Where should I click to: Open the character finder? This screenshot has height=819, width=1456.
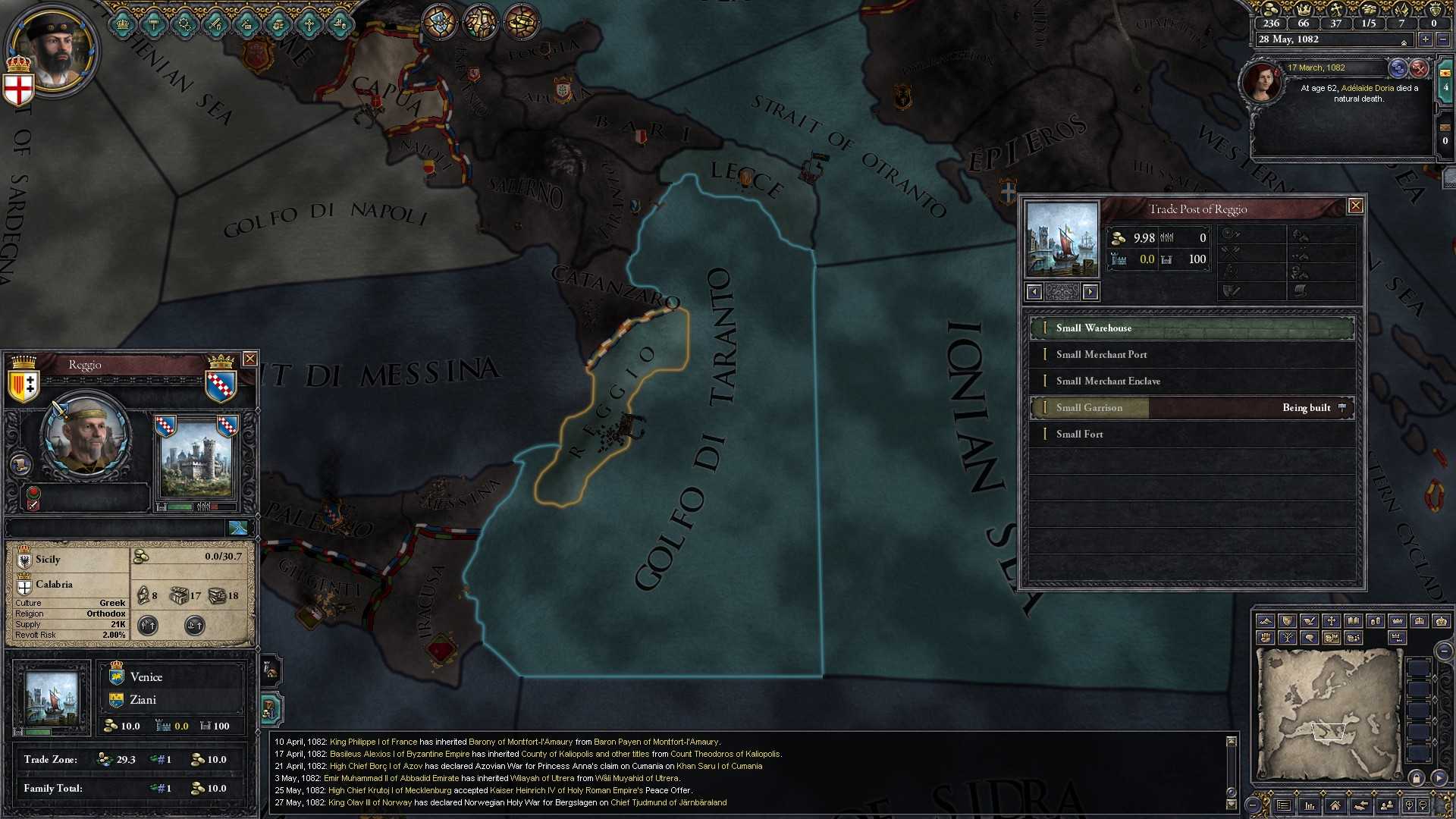click(1387, 805)
